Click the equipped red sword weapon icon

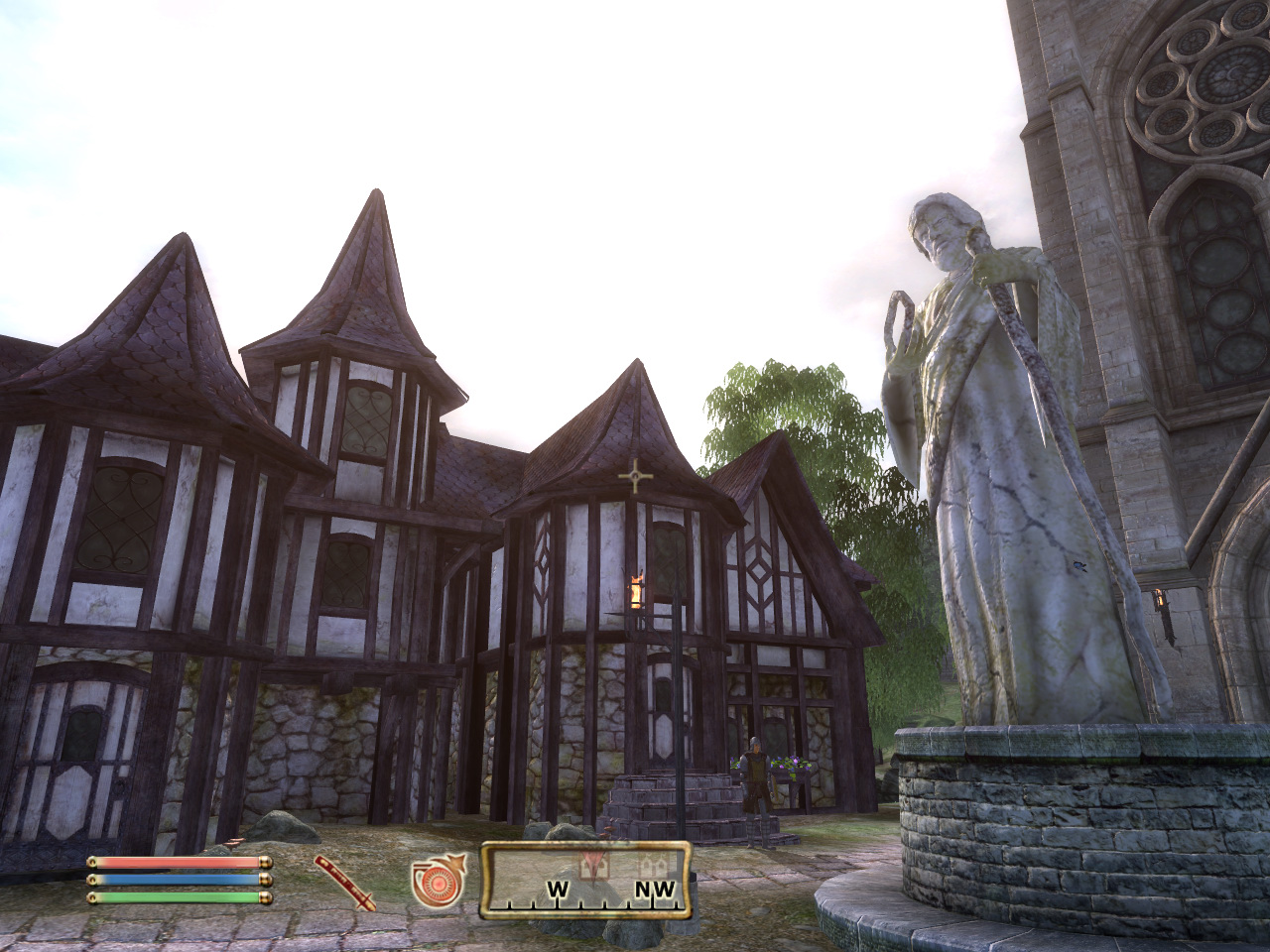coord(345,882)
